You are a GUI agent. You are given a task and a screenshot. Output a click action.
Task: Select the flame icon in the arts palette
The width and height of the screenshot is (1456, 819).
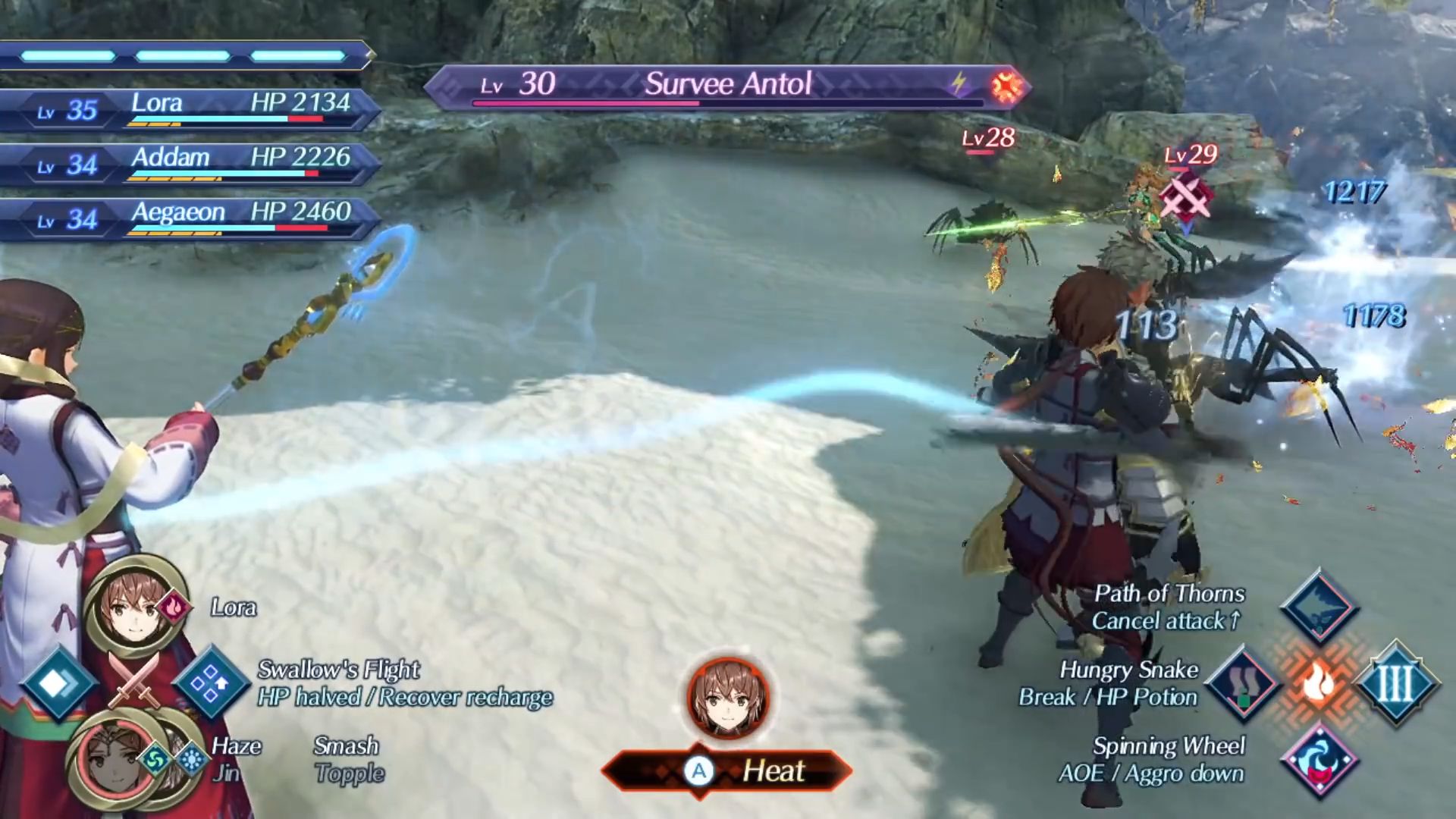click(x=1319, y=682)
